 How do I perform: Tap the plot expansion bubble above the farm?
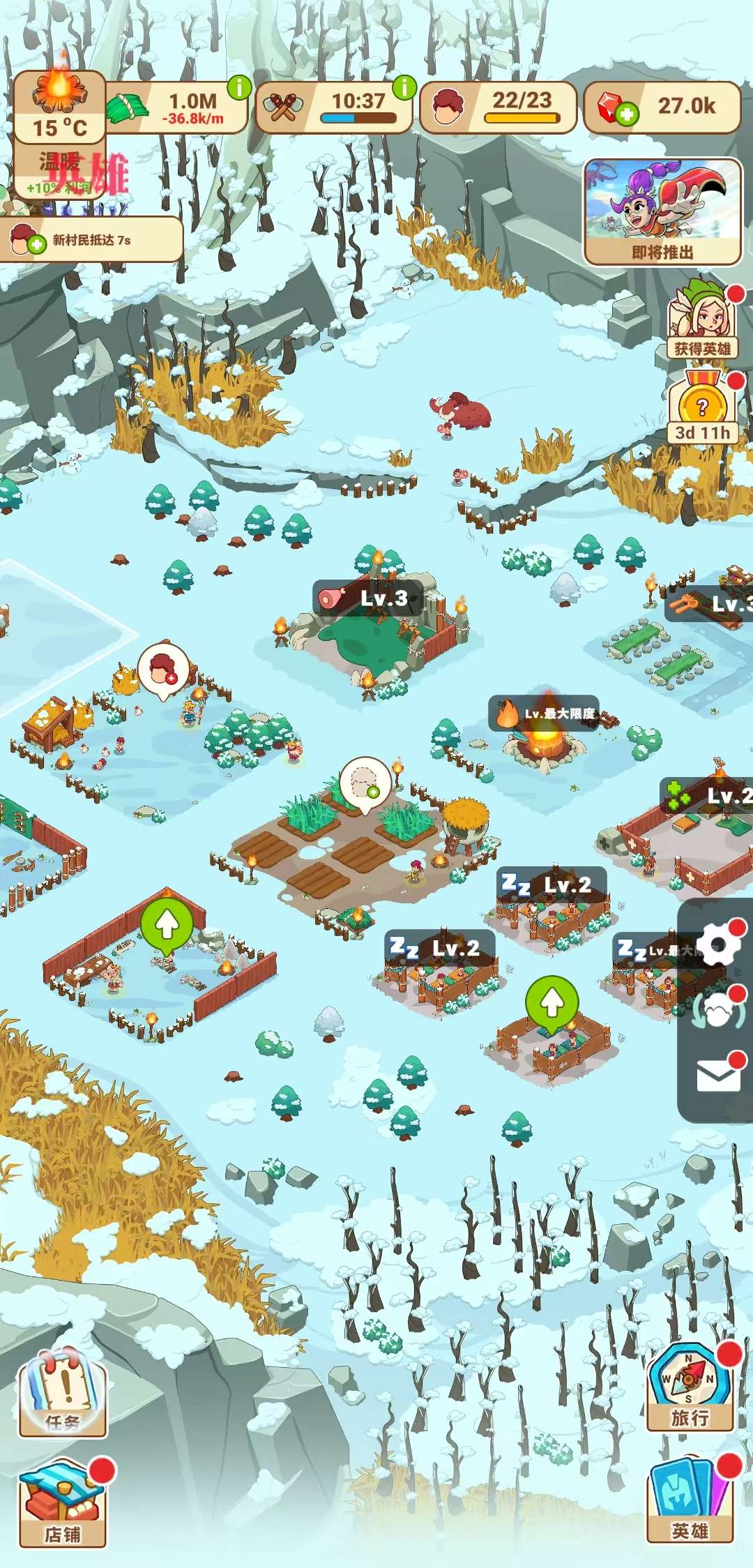click(x=365, y=783)
